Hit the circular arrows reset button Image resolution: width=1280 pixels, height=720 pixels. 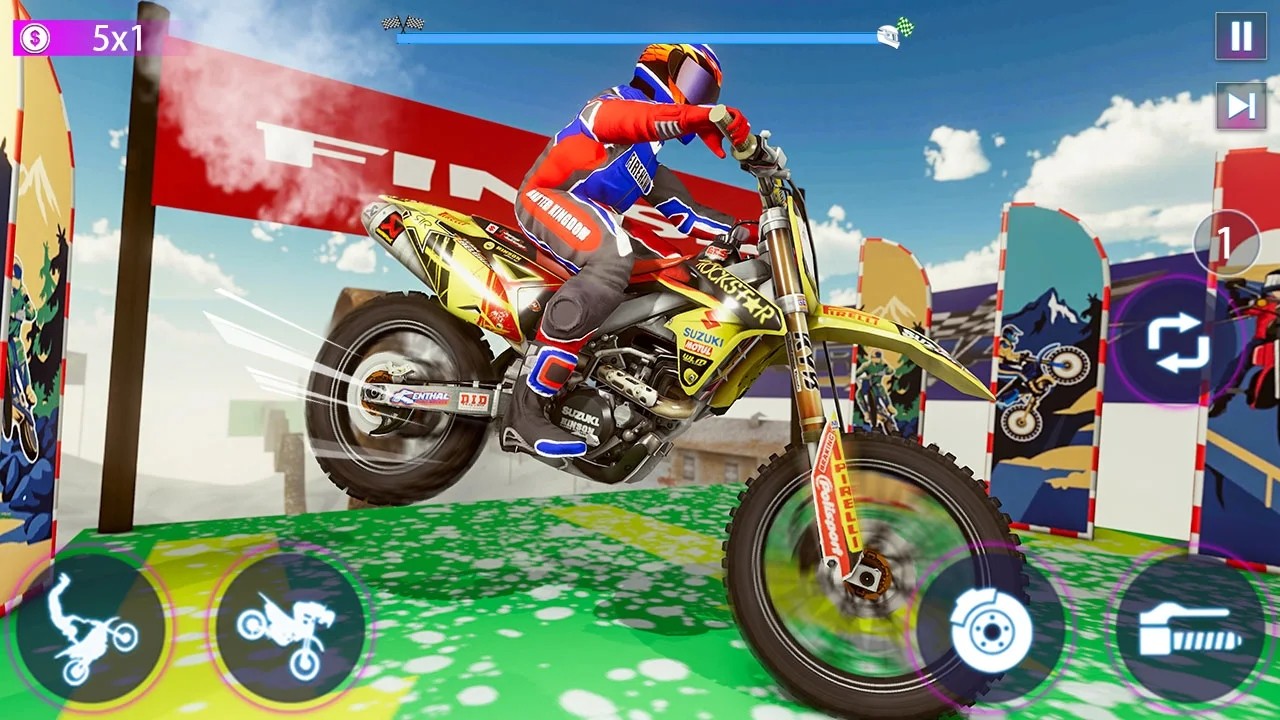[1178, 343]
